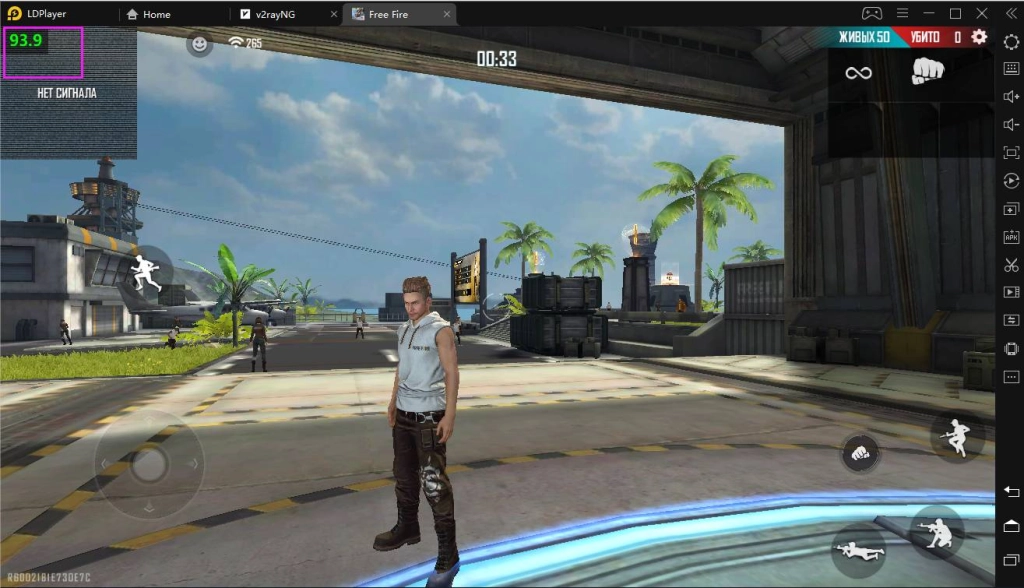
Task: Crouch using the kneeling soldier button
Action: [937, 531]
